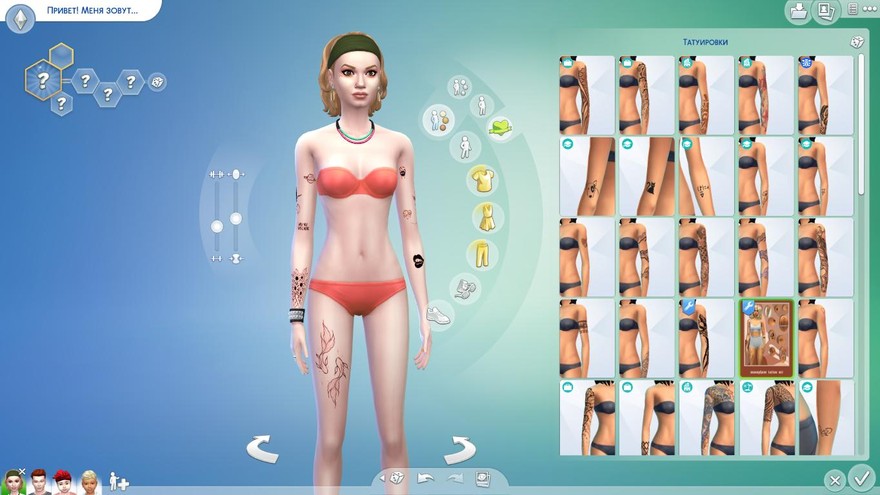The height and width of the screenshot is (495, 880).
Task: Rotate the Sim with the left arrow
Action: (263, 449)
